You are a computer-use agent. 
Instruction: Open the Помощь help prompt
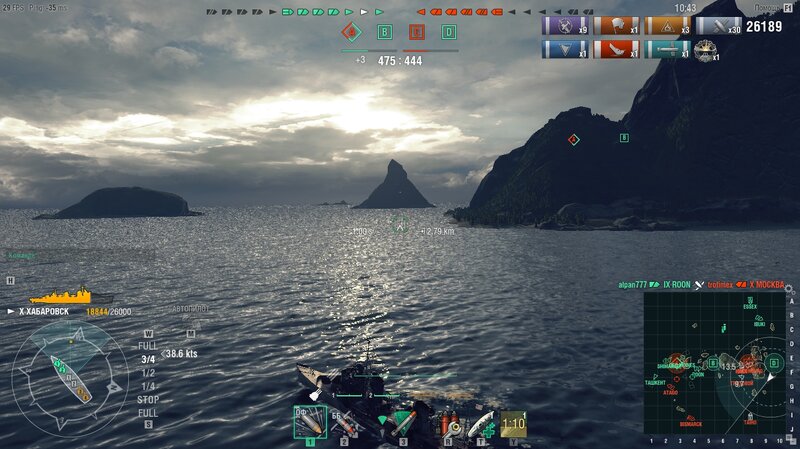(x=770, y=8)
